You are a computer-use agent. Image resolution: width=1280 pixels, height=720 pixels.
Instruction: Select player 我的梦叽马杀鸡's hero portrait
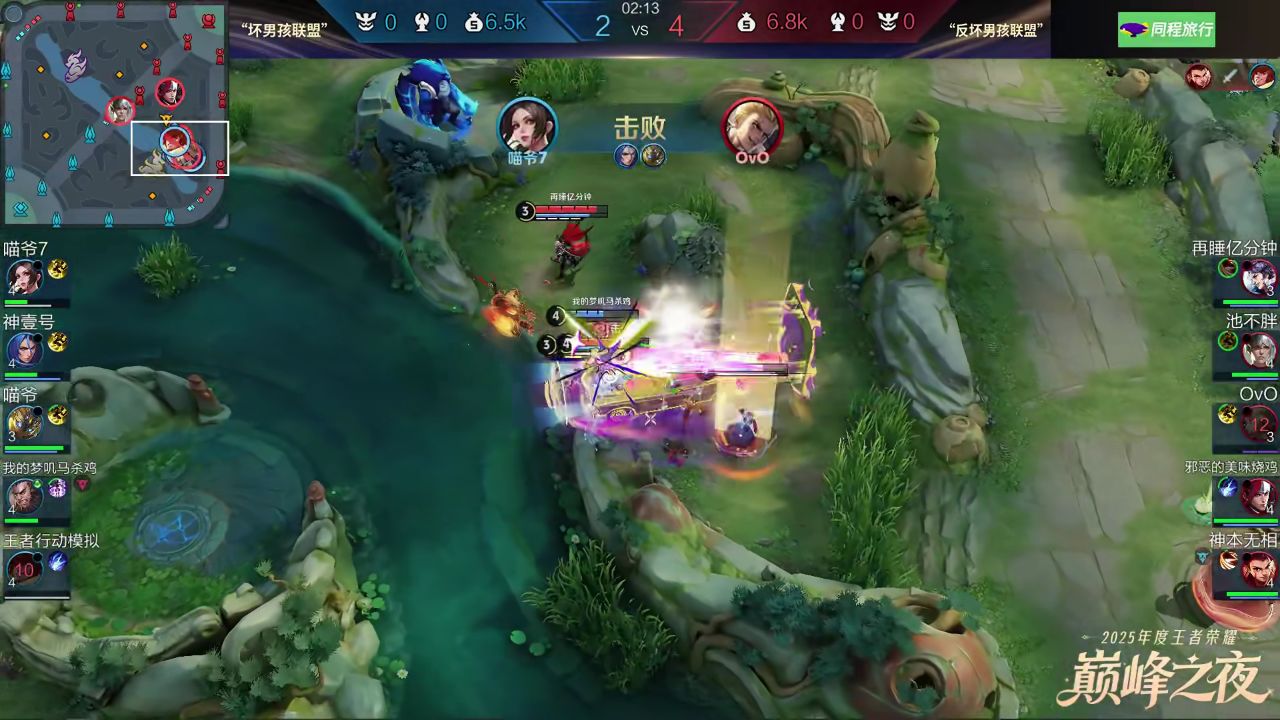coord(22,494)
